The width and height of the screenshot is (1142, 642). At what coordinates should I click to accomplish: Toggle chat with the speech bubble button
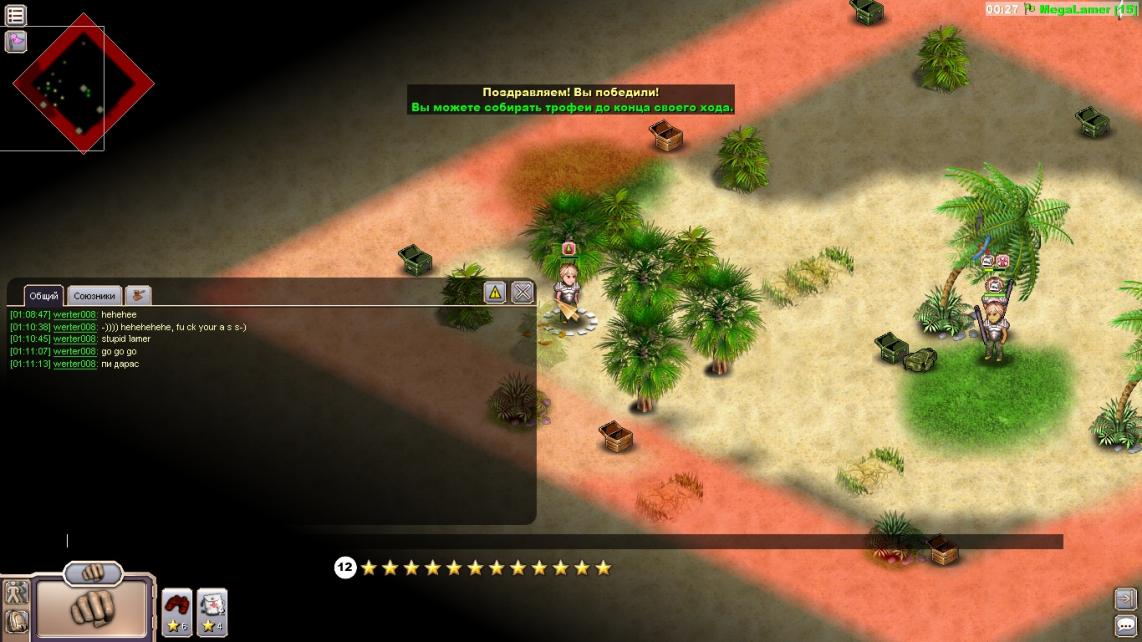pos(1126,625)
